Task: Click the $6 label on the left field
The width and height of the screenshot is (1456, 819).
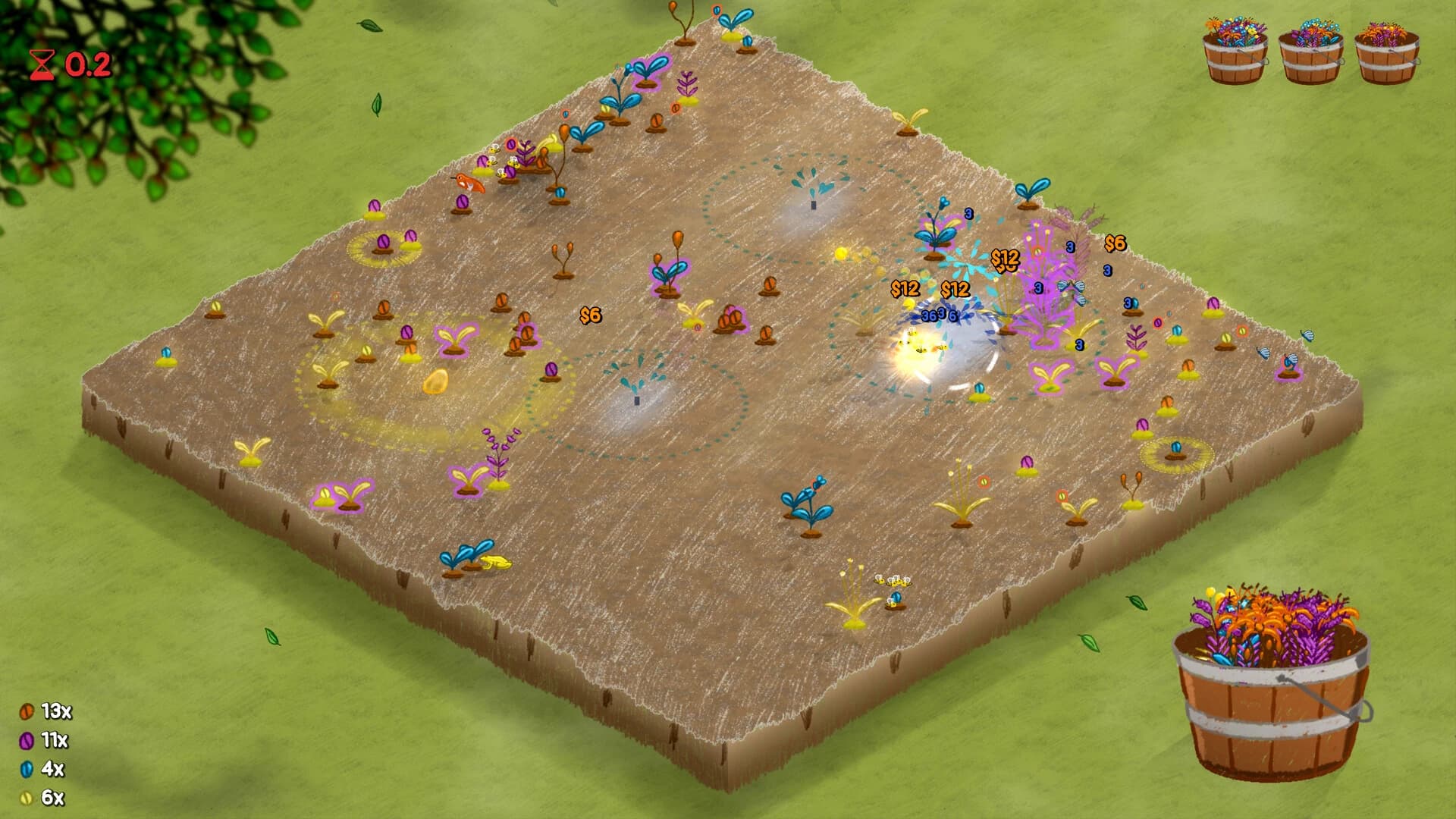Action: [x=590, y=315]
